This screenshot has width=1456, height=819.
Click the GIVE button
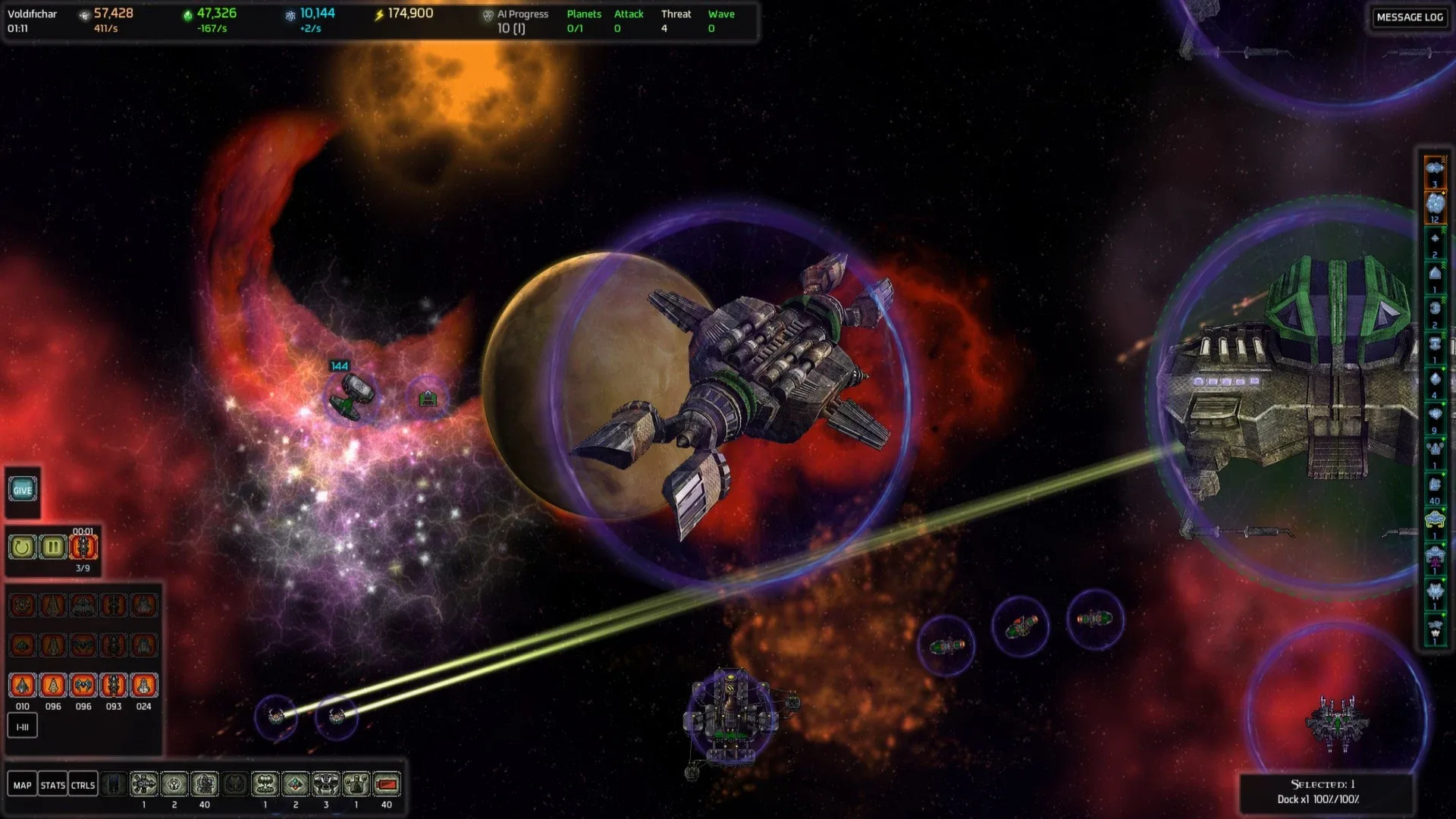(x=23, y=490)
